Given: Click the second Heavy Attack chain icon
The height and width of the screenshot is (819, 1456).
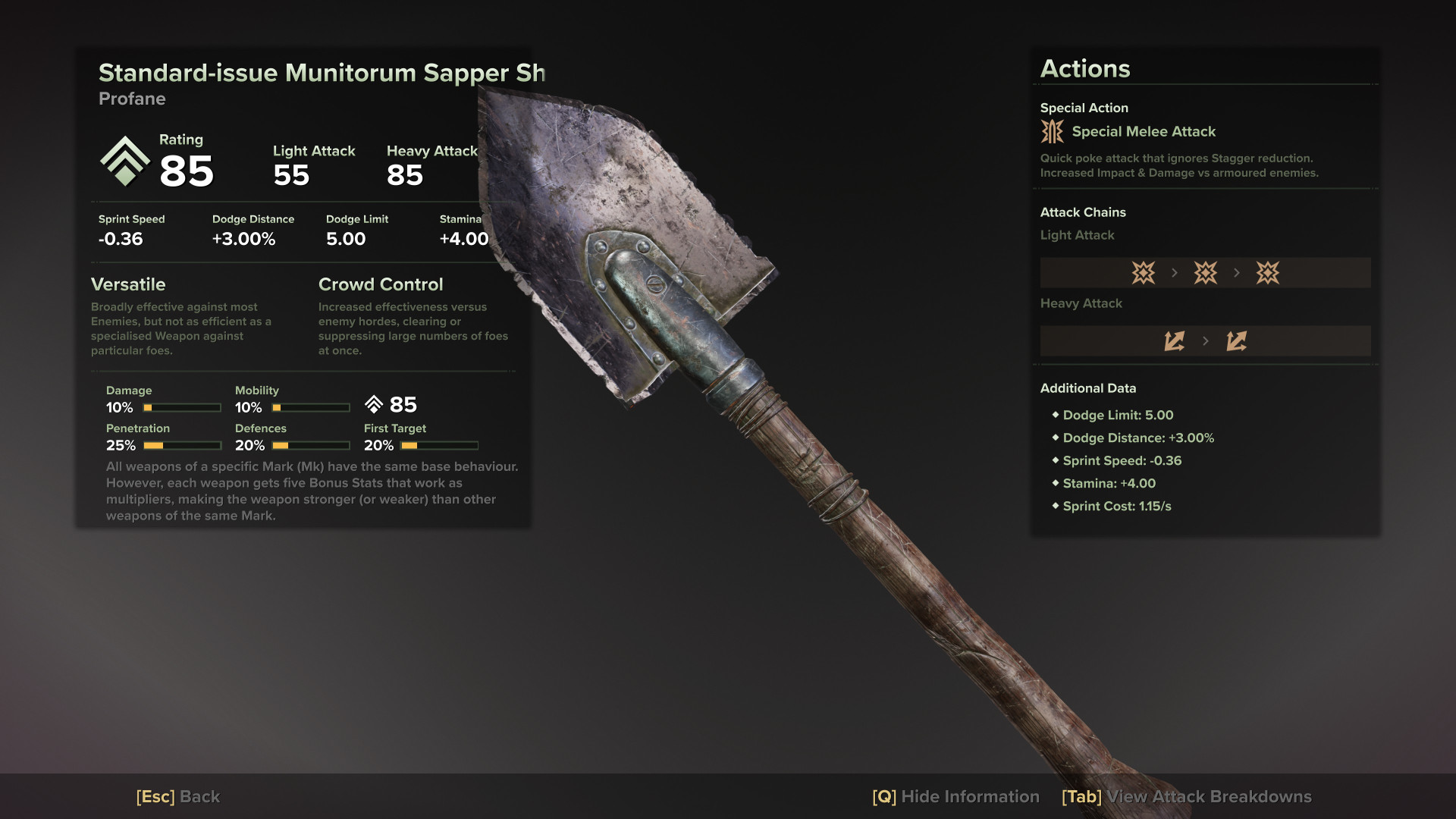Looking at the screenshot, I should point(1237,340).
